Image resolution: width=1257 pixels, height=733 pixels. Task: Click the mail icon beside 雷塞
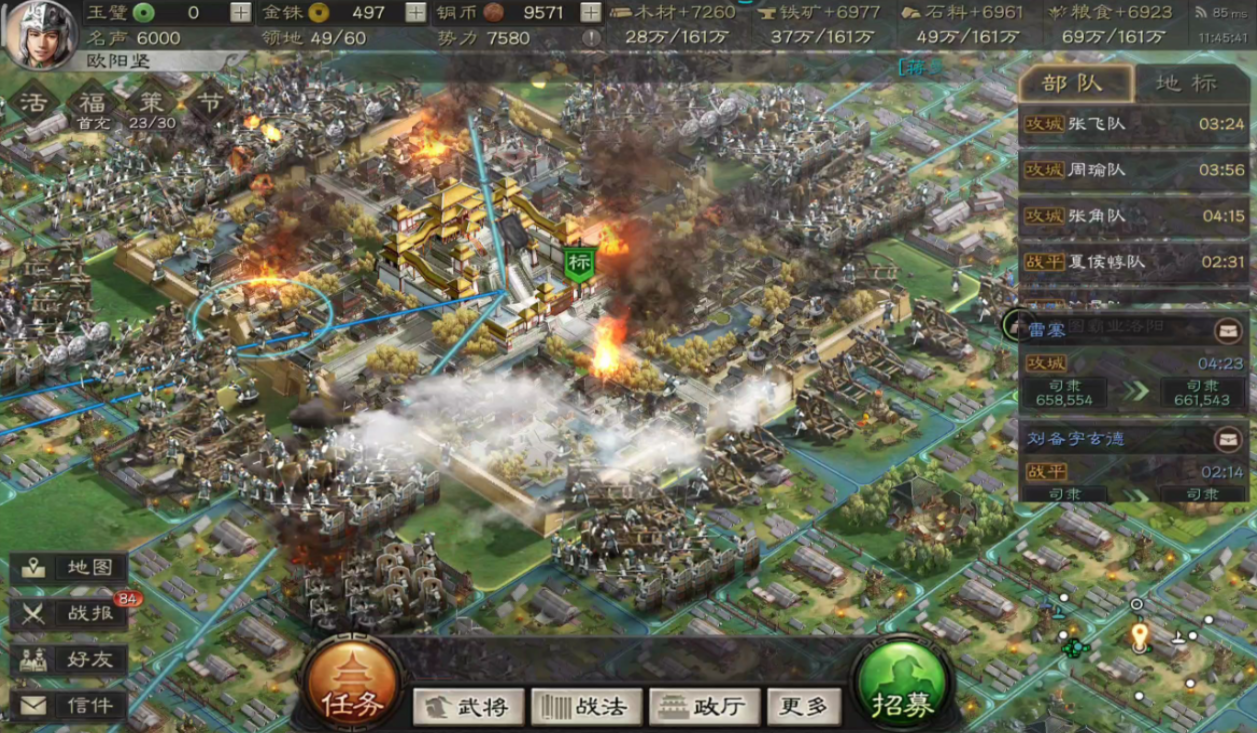coord(1228,331)
